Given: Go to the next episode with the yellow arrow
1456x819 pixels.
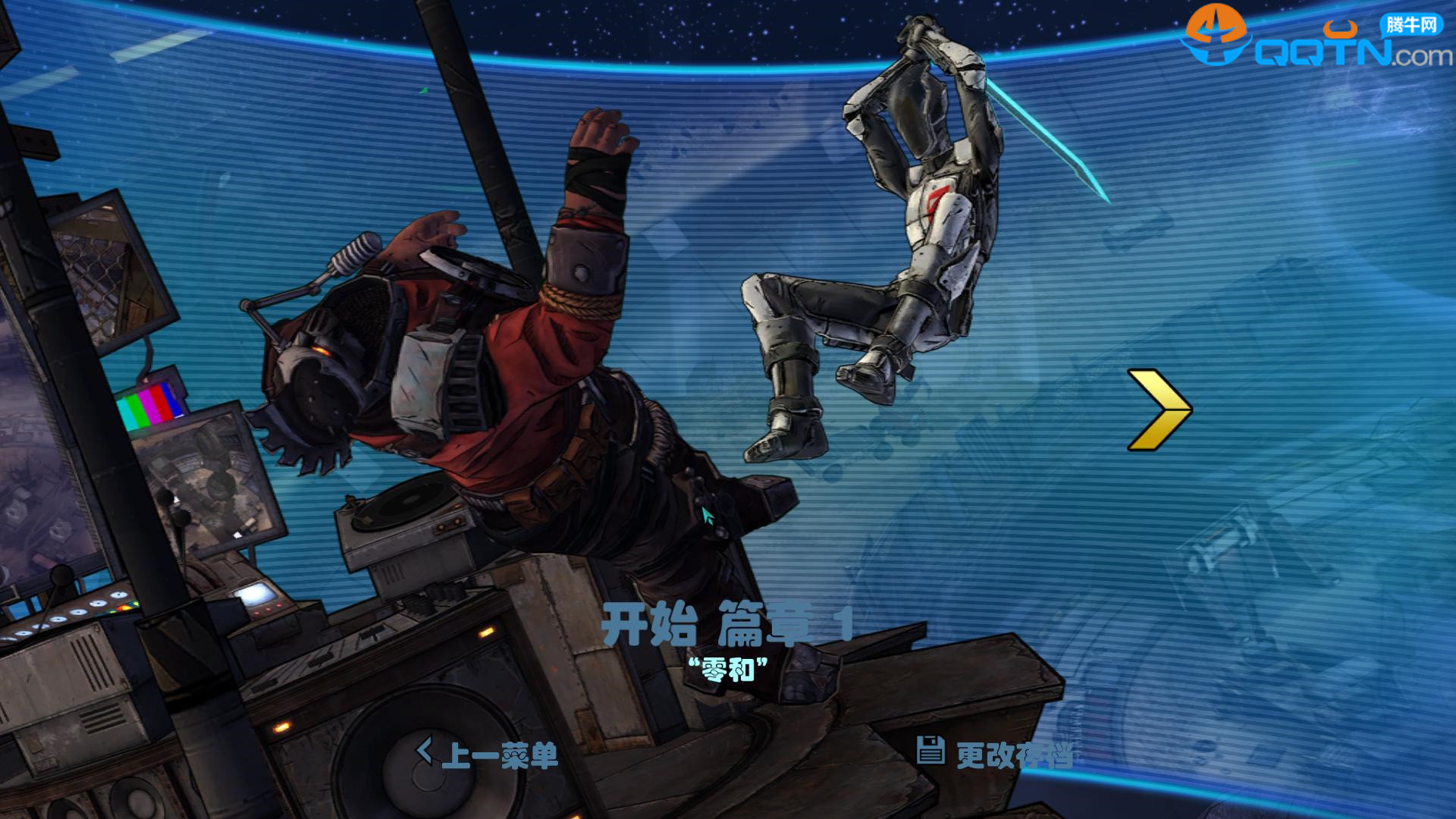Looking at the screenshot, I should [1158, 410].
